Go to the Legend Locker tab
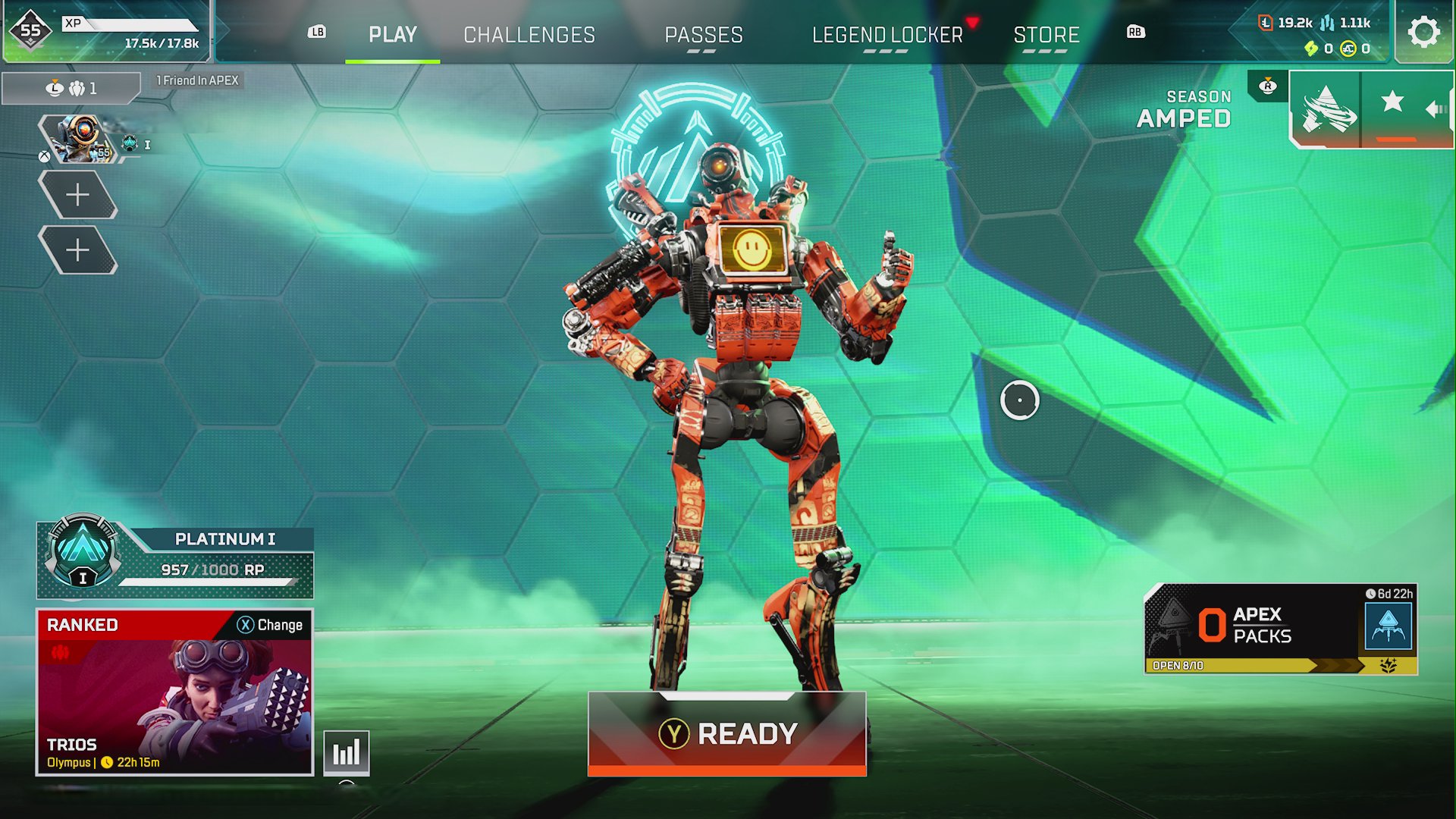 (x=886, y=35)
